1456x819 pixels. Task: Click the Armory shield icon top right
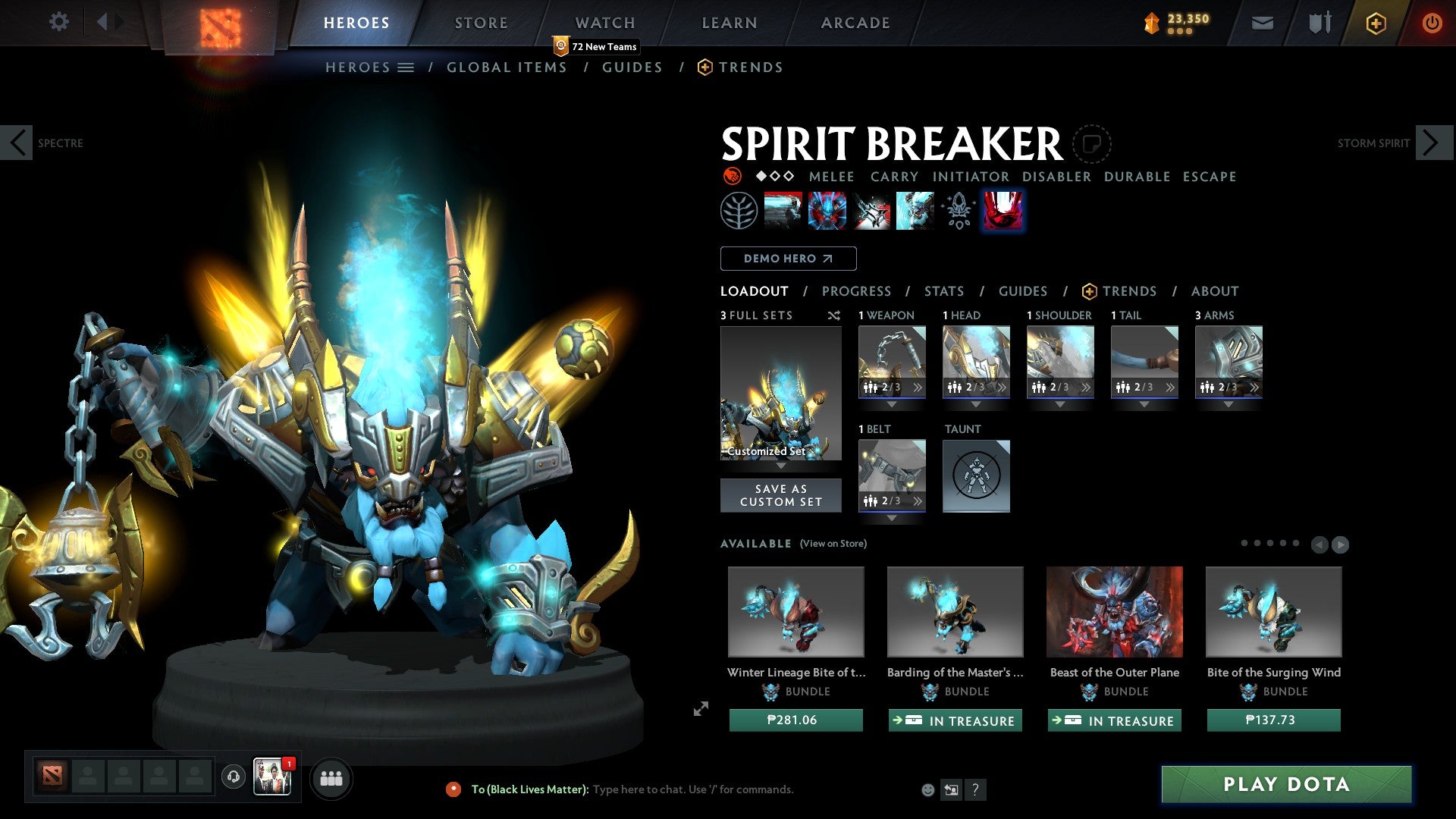(1319, 22)
